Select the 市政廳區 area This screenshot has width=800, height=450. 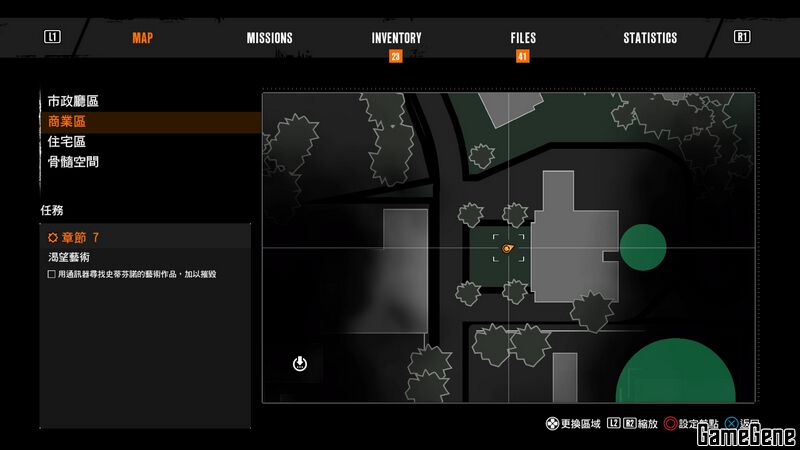click(x=73, y=101)
